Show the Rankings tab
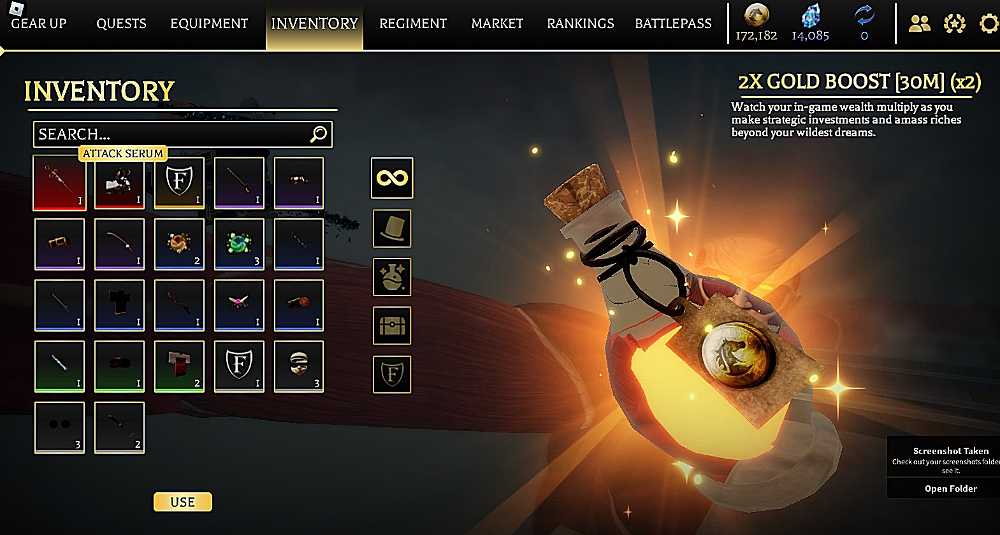The width and height of the screenshot is (1000, 535). coord(580,23)
